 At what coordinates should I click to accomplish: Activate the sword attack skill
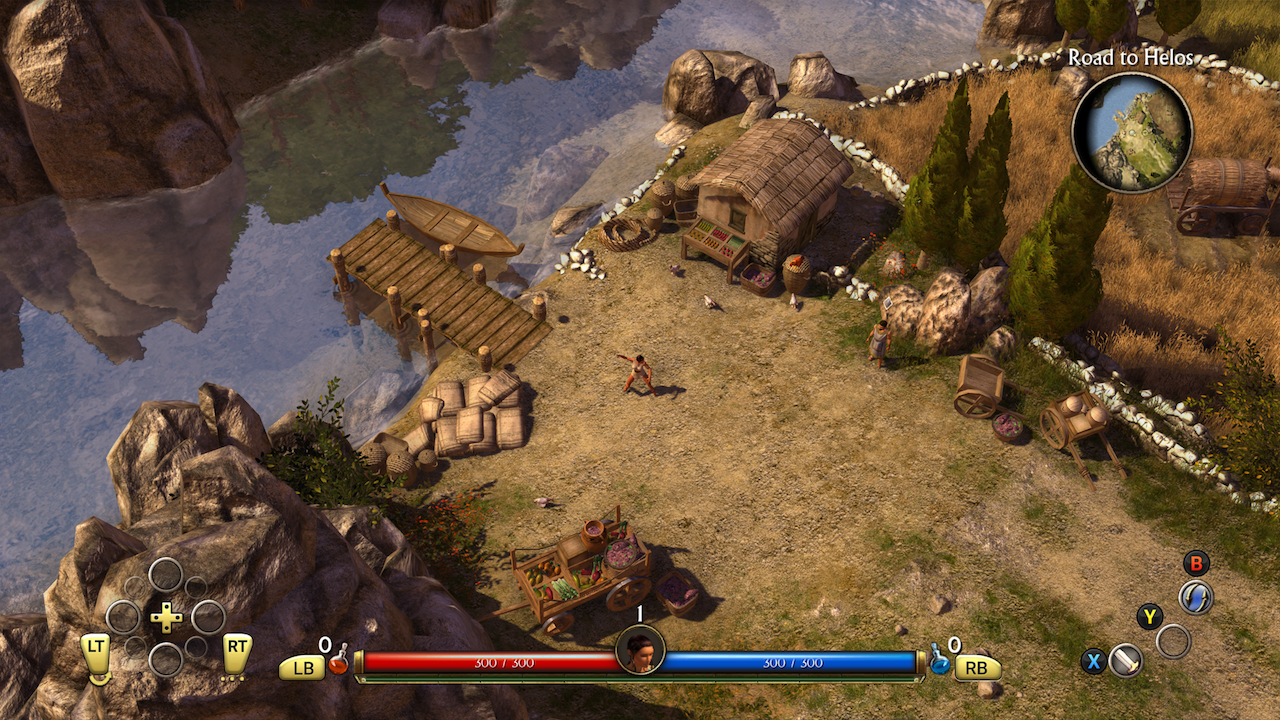1126,660
